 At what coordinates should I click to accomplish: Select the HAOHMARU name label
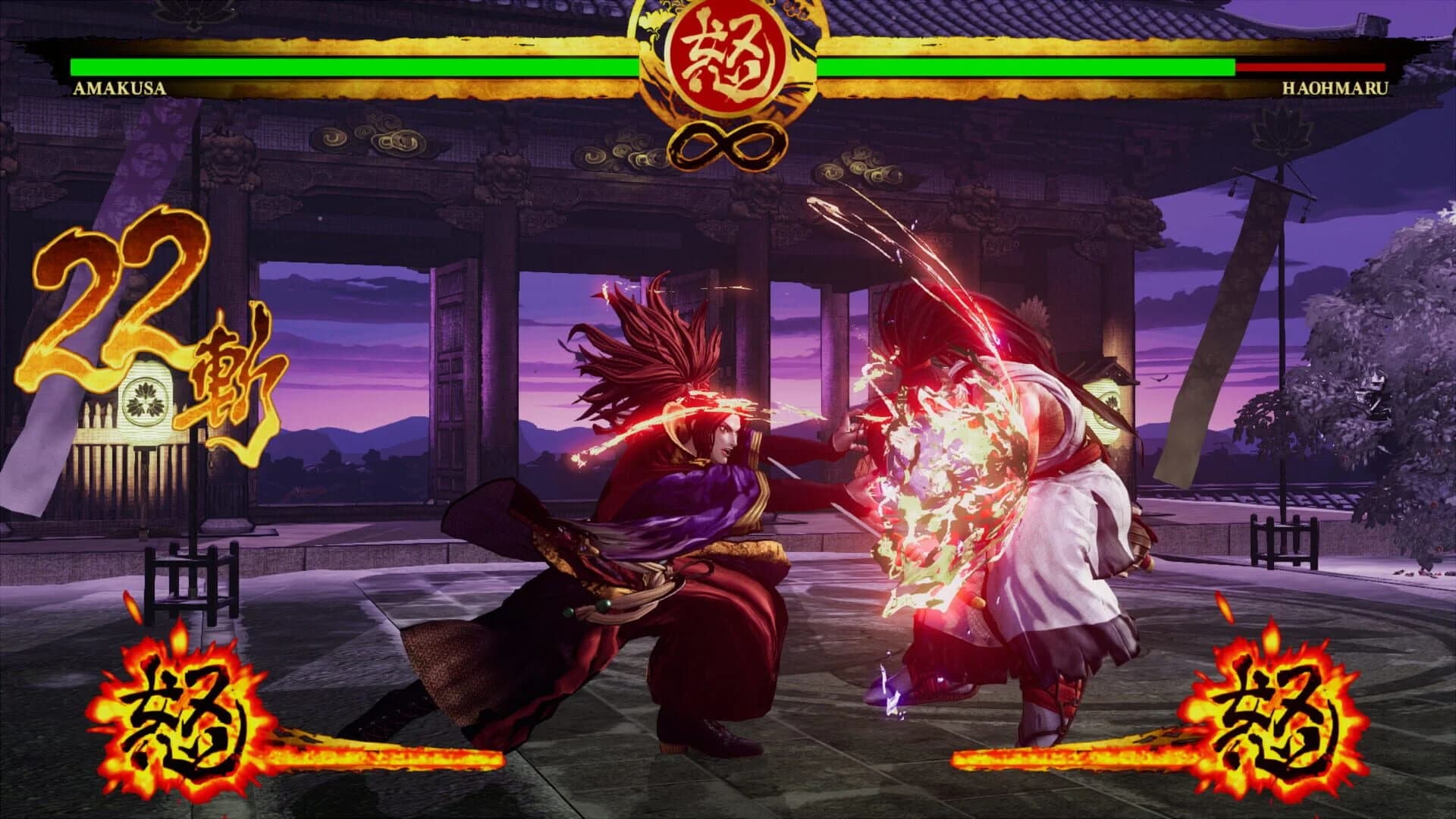click(x=1335, y=89)
